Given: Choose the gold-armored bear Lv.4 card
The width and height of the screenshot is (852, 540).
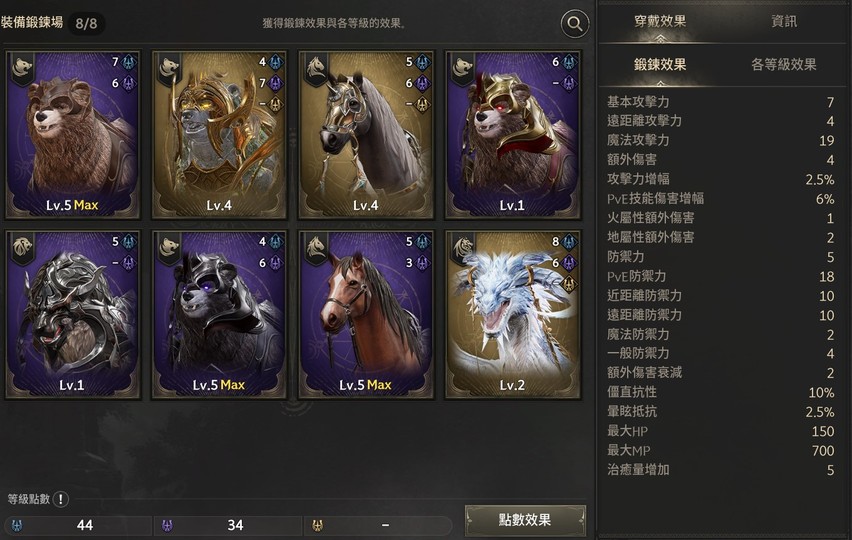Looking at the screenshot, I should coord(219,134).
